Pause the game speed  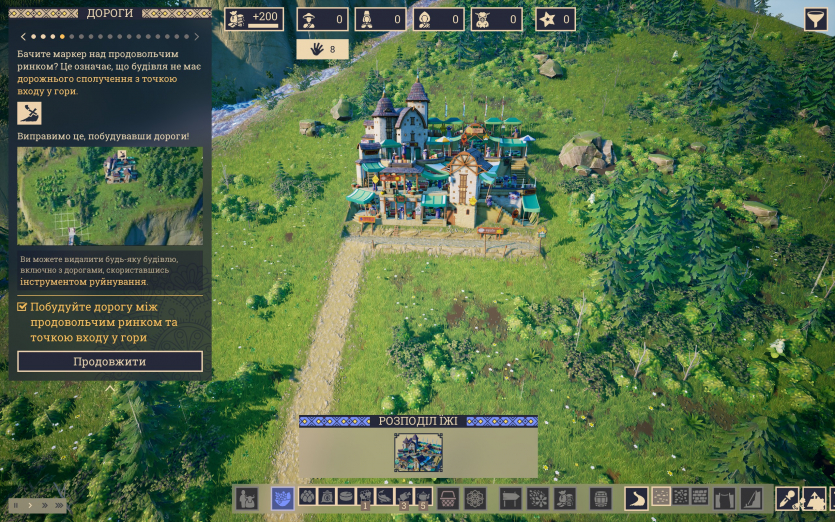pyautogui.click(x=16, y=506)
